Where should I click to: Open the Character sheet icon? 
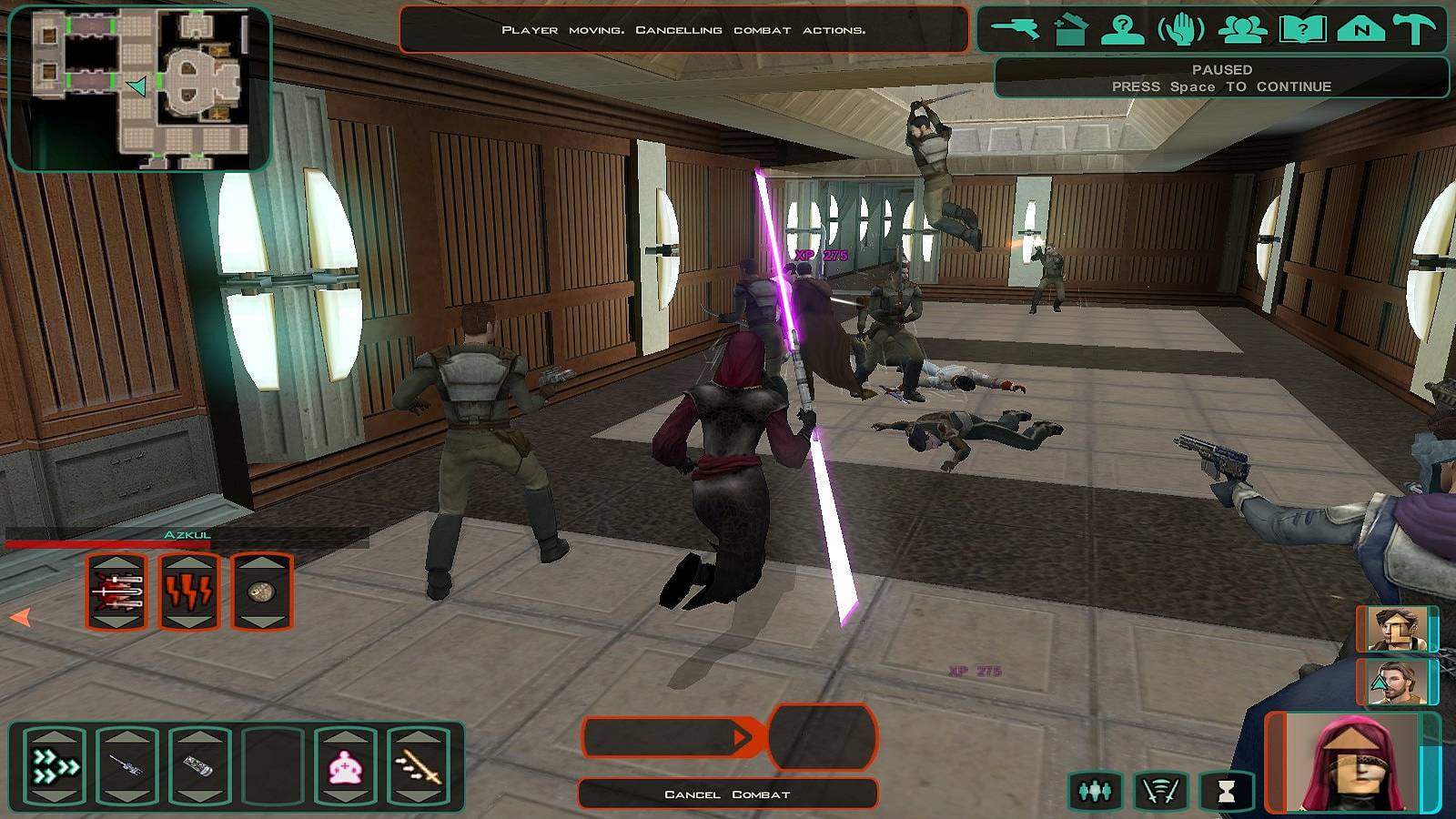[1122, 29]
